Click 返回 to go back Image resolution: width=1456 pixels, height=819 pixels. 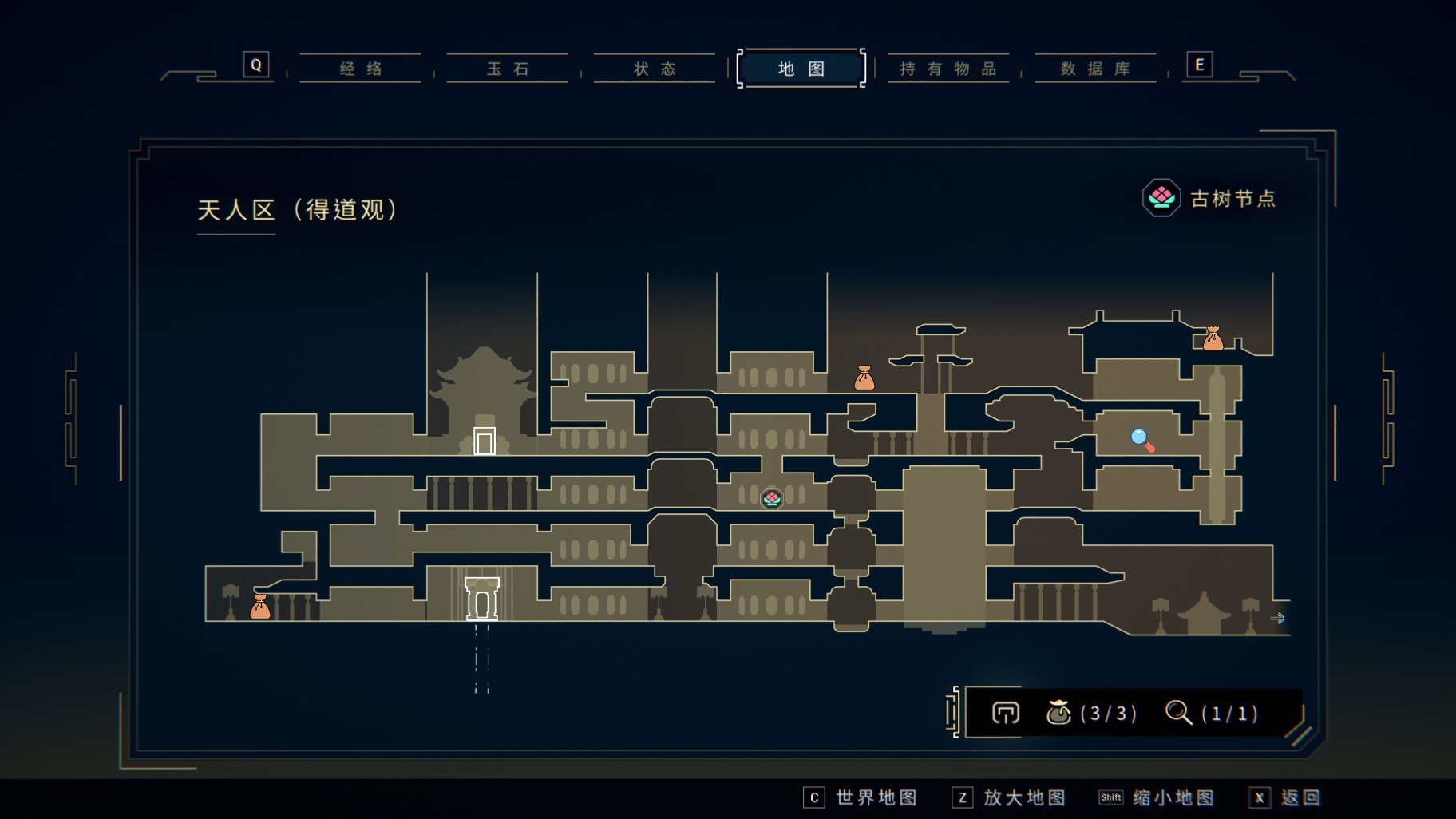point(1286,797)
